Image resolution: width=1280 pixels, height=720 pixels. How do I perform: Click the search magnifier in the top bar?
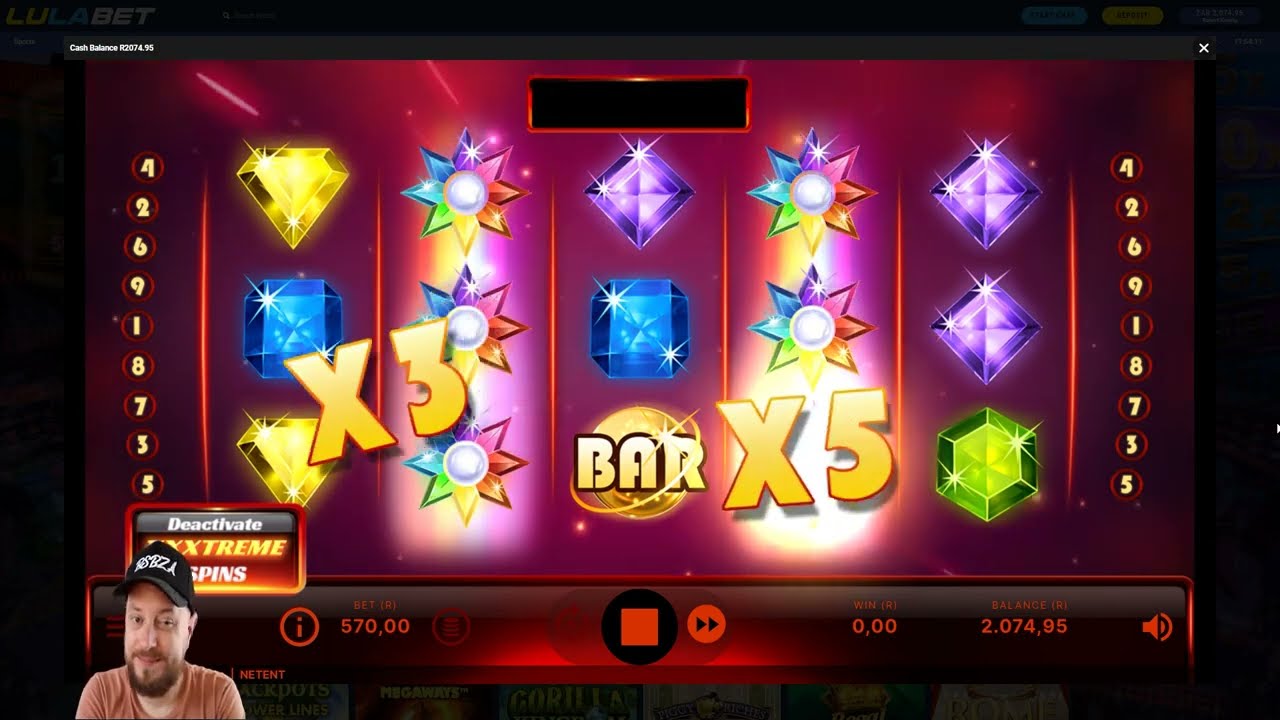(224, 15)
